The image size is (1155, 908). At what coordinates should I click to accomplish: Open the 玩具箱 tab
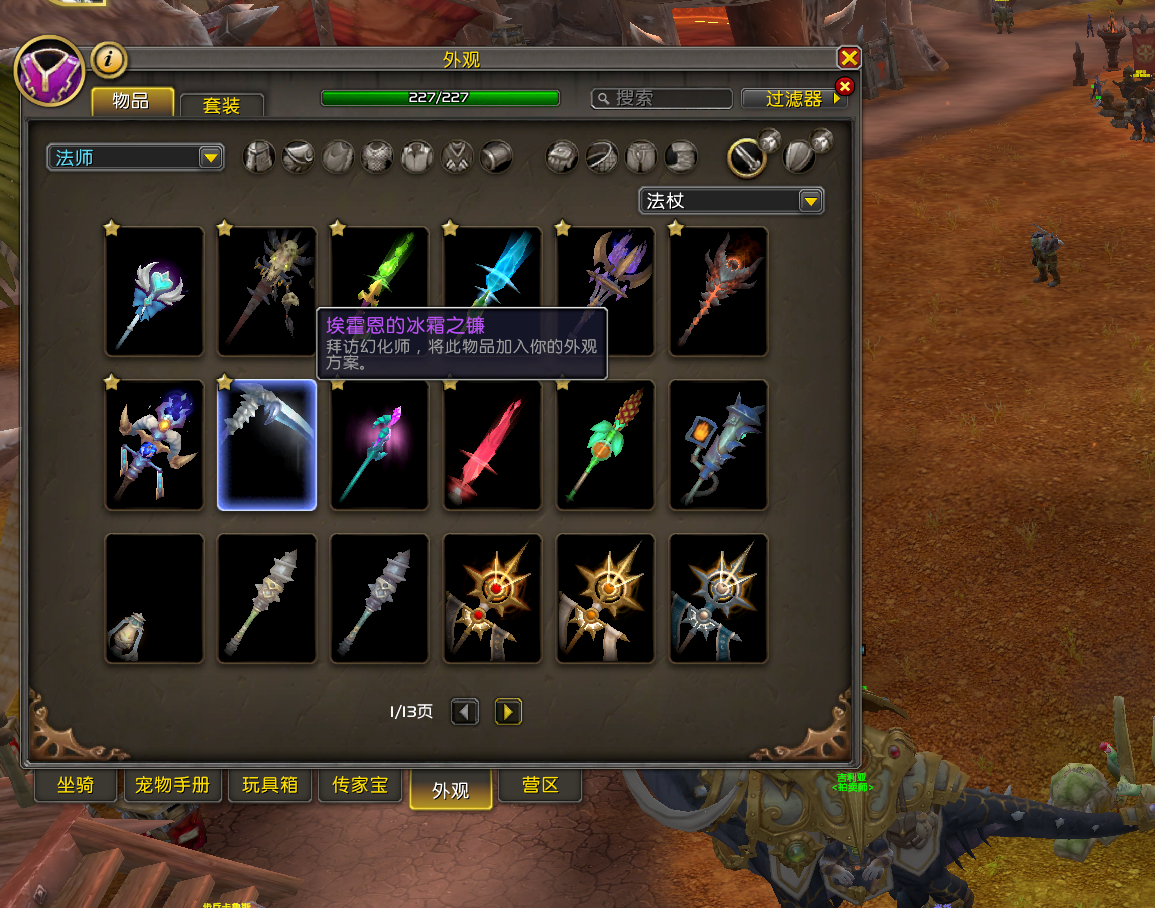pos(270,785)
